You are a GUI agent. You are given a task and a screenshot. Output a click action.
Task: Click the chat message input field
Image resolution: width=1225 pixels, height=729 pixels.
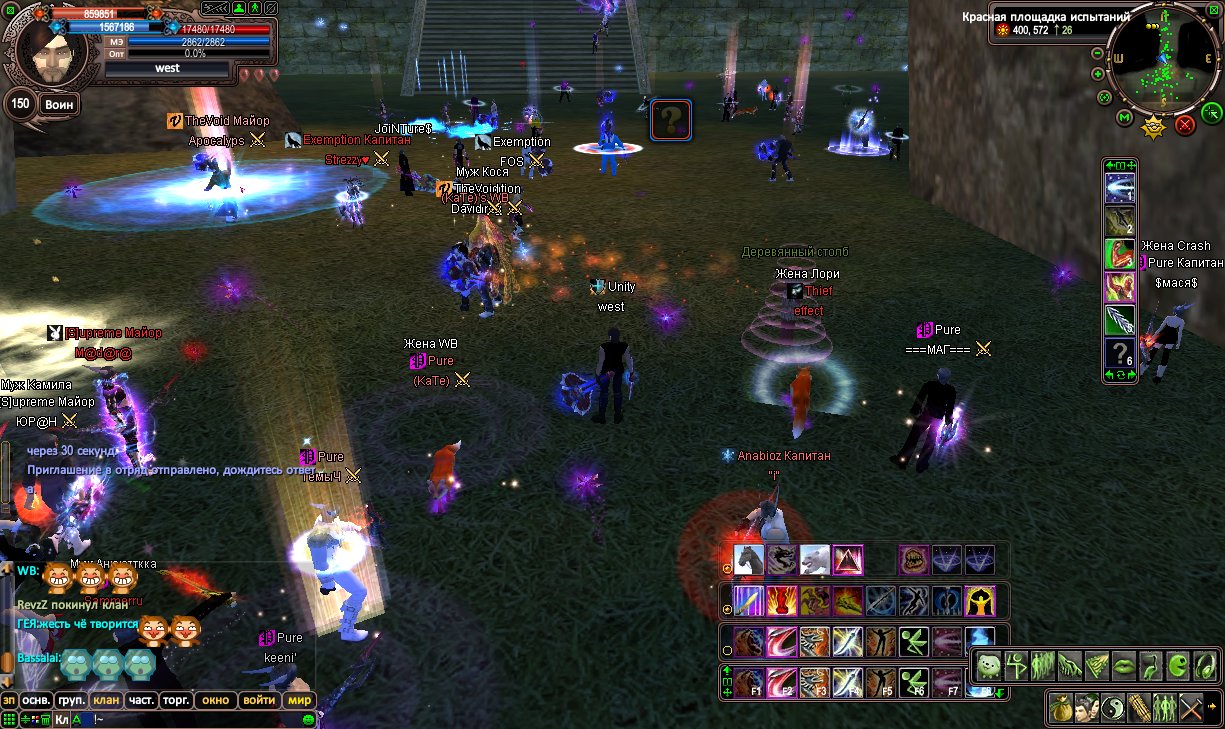[200, 718]
